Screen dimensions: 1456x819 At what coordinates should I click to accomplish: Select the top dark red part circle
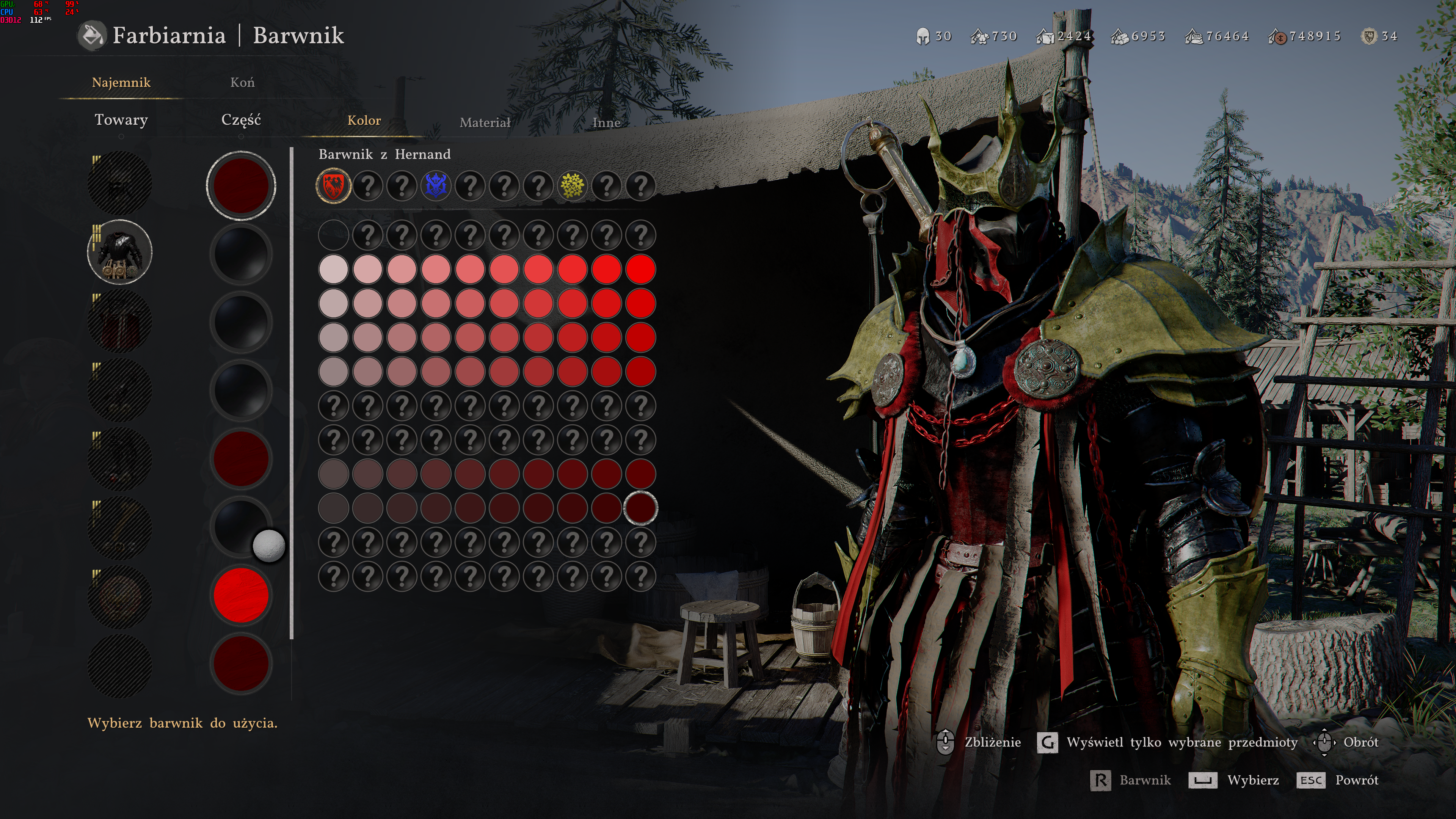coord(241,185)
